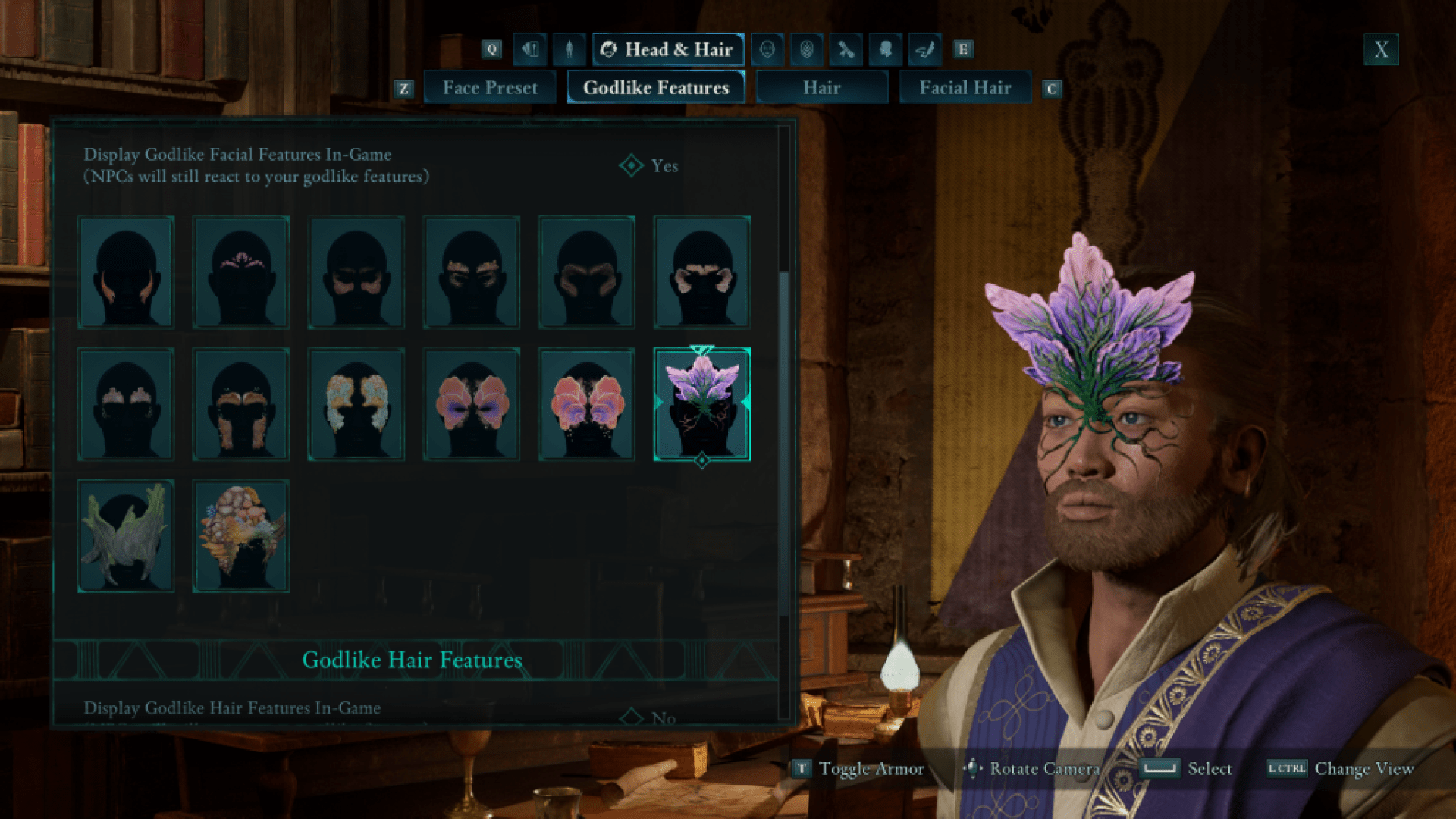Pick the blue-orange lichen patches feature
Screen dimensions: 1456x819
356,404
